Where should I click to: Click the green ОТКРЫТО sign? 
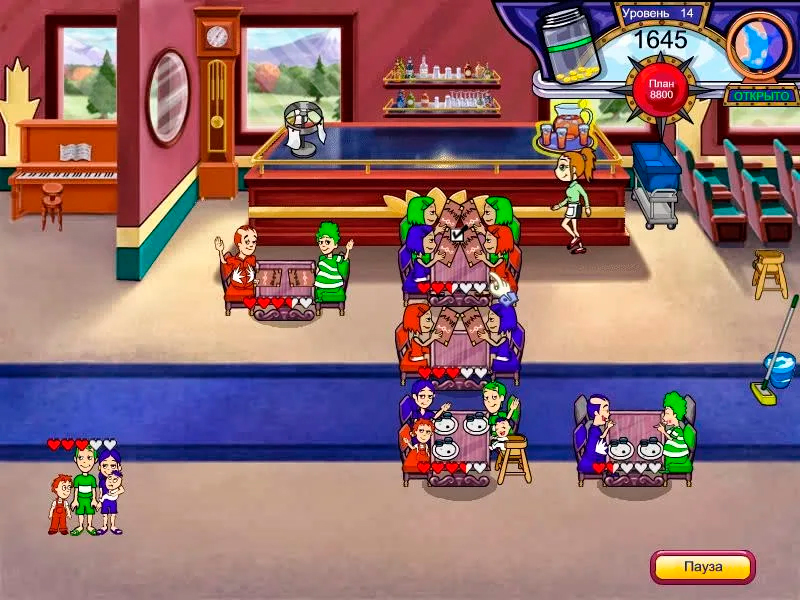761,96
